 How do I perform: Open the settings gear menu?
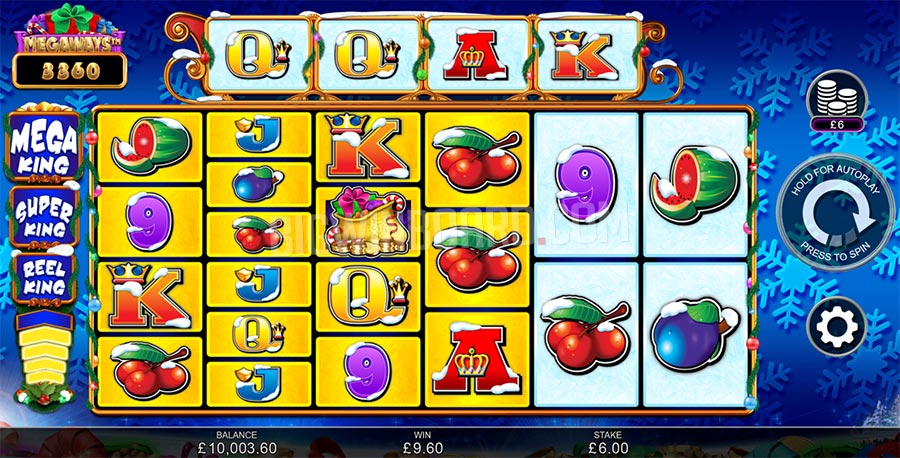pyautogui.click(x=838, y=325)
